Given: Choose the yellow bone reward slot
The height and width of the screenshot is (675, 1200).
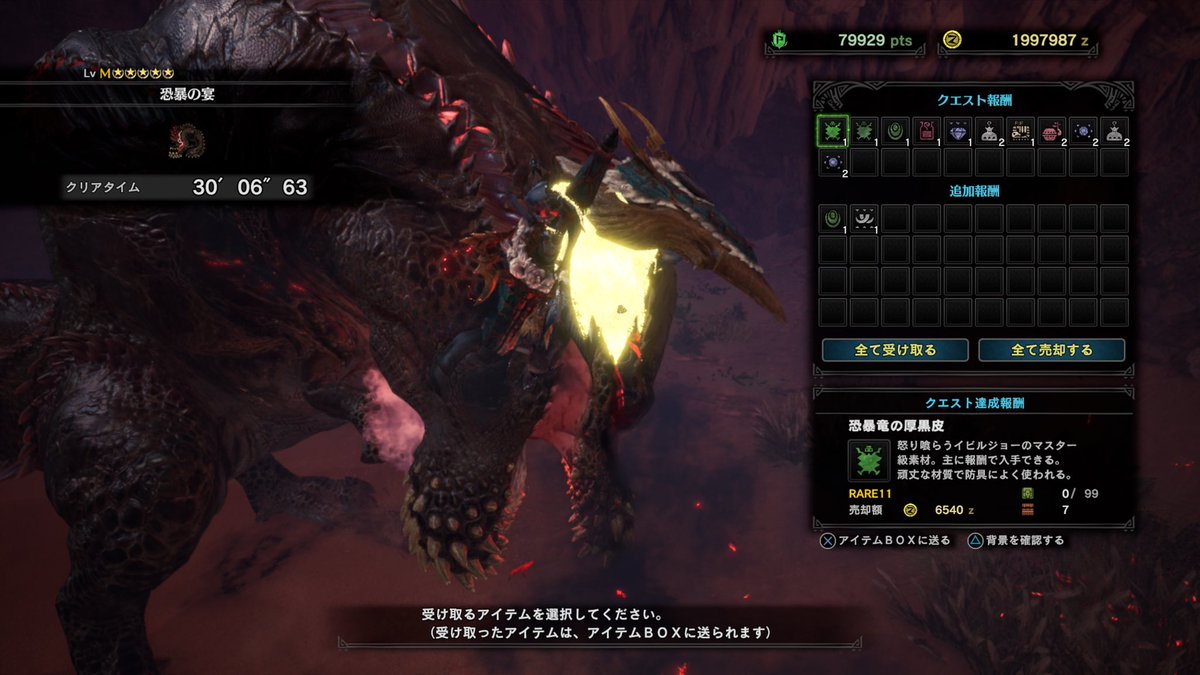Looking at the screenshot, I should pos(1019,131).
